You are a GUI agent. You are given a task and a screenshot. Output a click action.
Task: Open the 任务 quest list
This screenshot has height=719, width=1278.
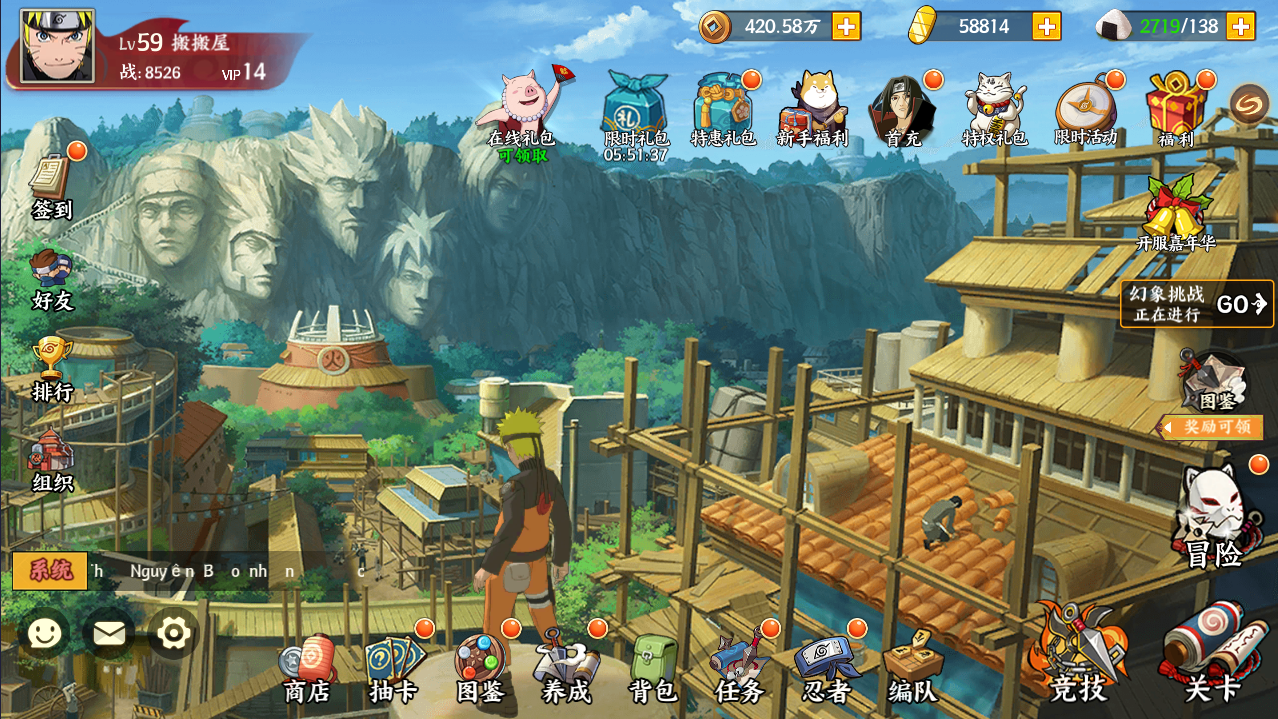[740, 668]
